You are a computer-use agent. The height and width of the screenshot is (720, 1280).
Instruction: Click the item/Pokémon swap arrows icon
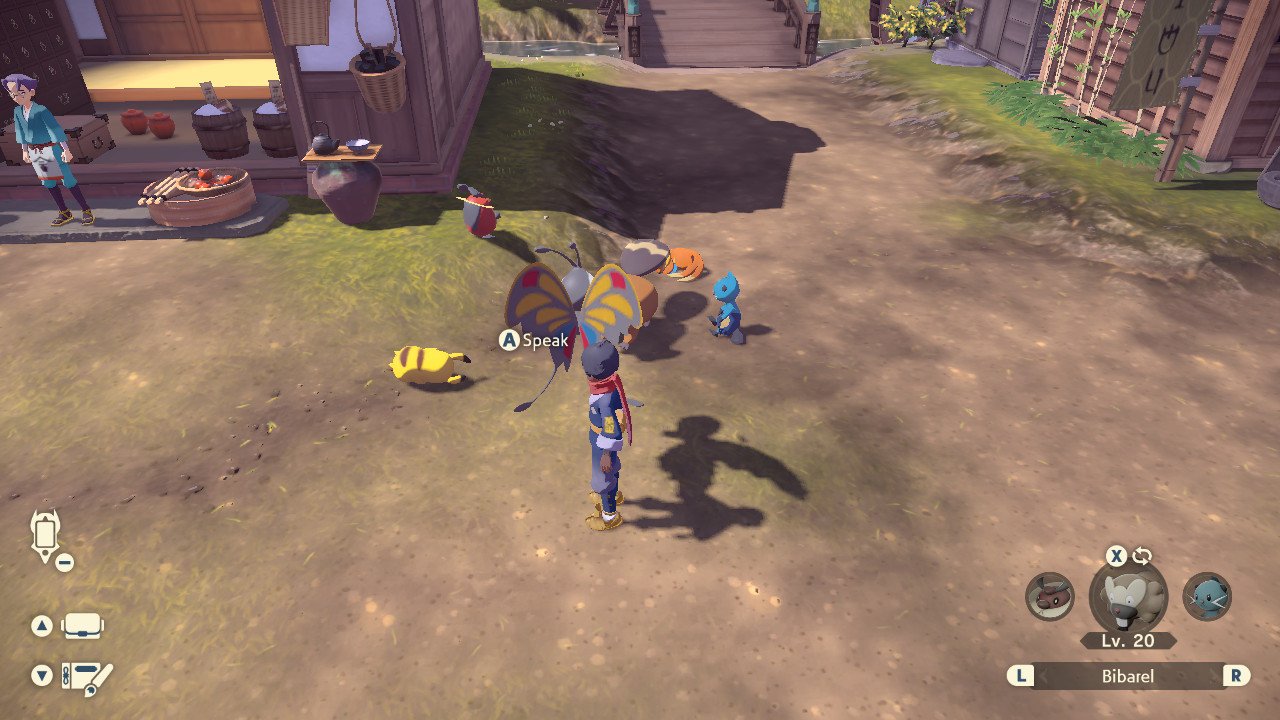1143,557
